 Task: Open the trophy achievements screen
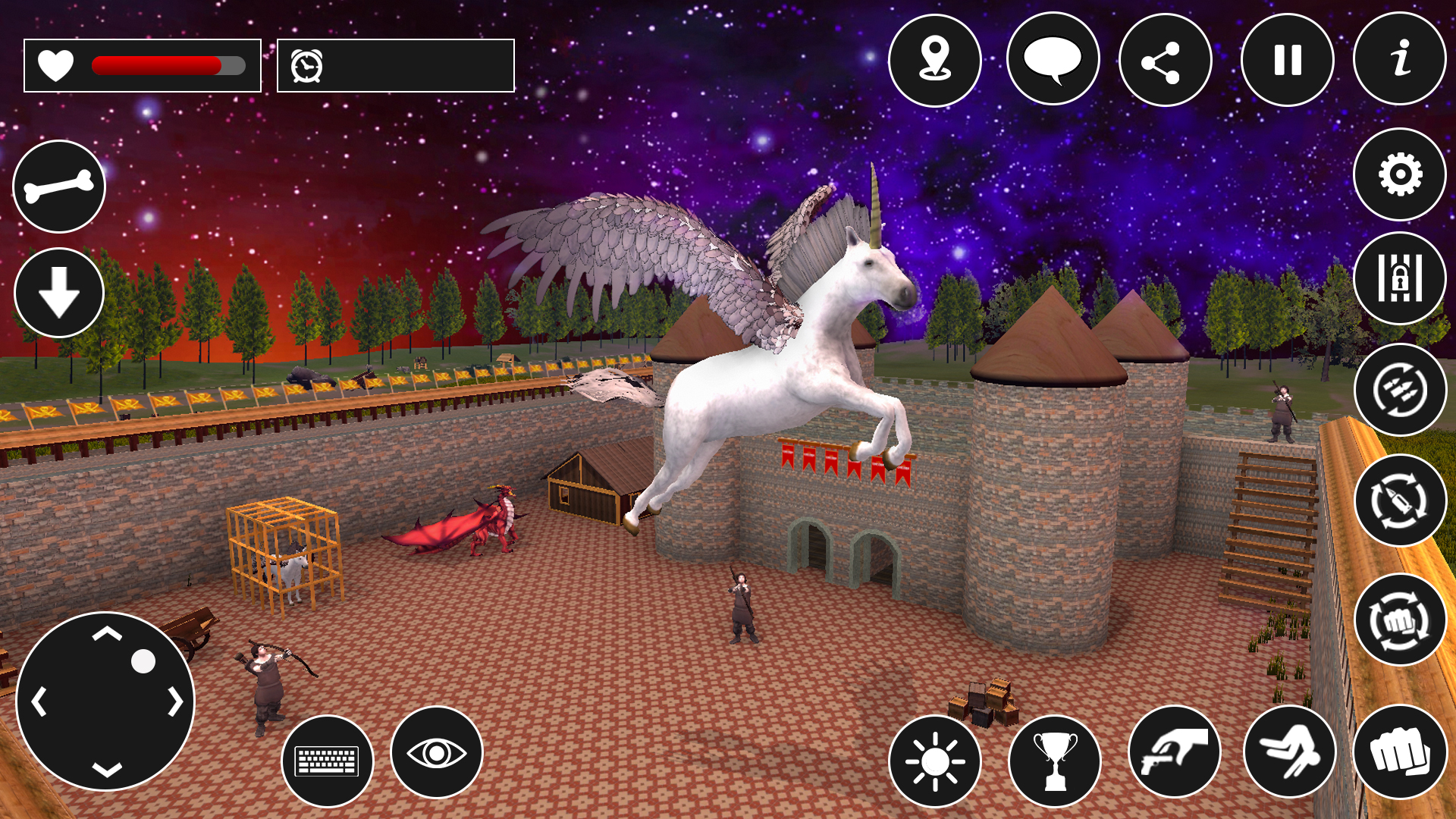(1056, 760)
